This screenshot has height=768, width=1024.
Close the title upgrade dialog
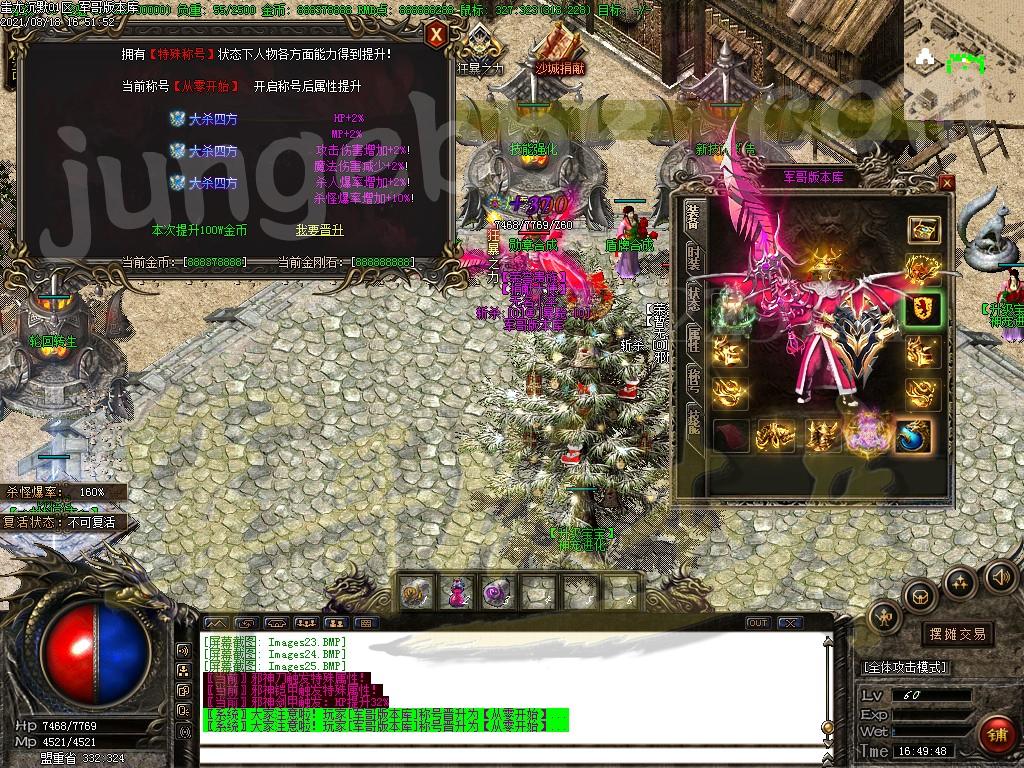point(436,35)
